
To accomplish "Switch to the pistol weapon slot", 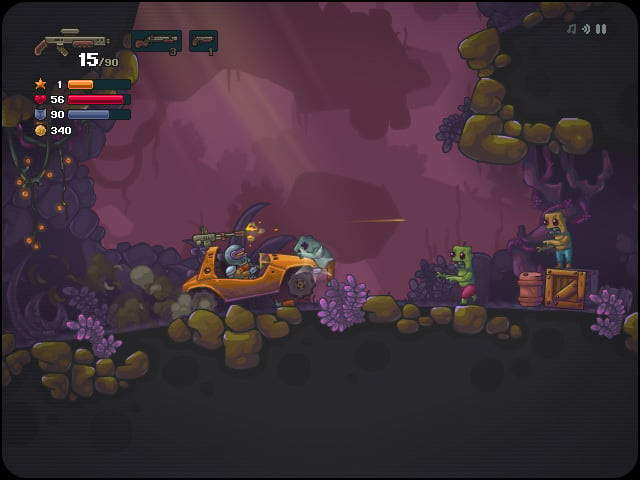I will 203,41.
